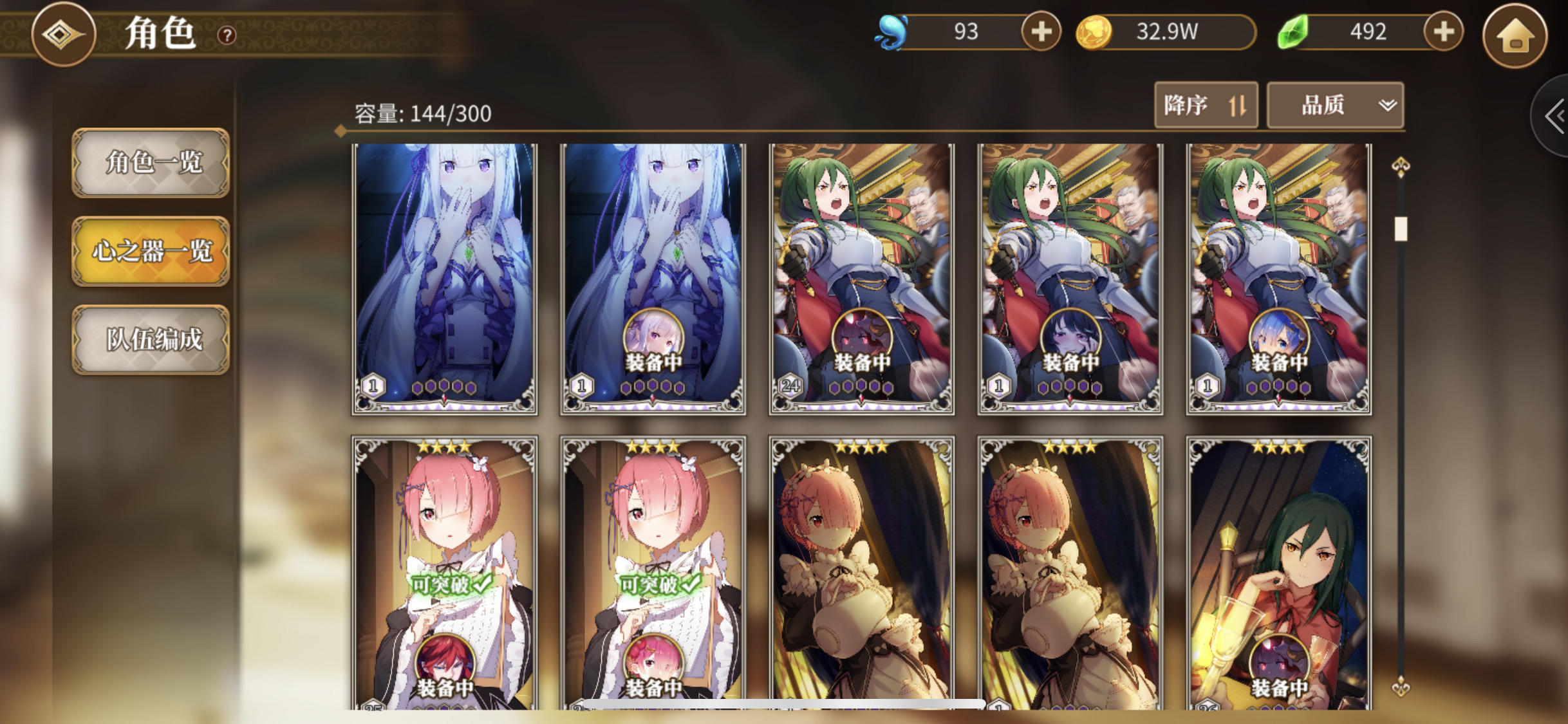1568x724 pixels.
Task: Tap the diamond emblem icon beside 角色 header
Action: (64, 36)
